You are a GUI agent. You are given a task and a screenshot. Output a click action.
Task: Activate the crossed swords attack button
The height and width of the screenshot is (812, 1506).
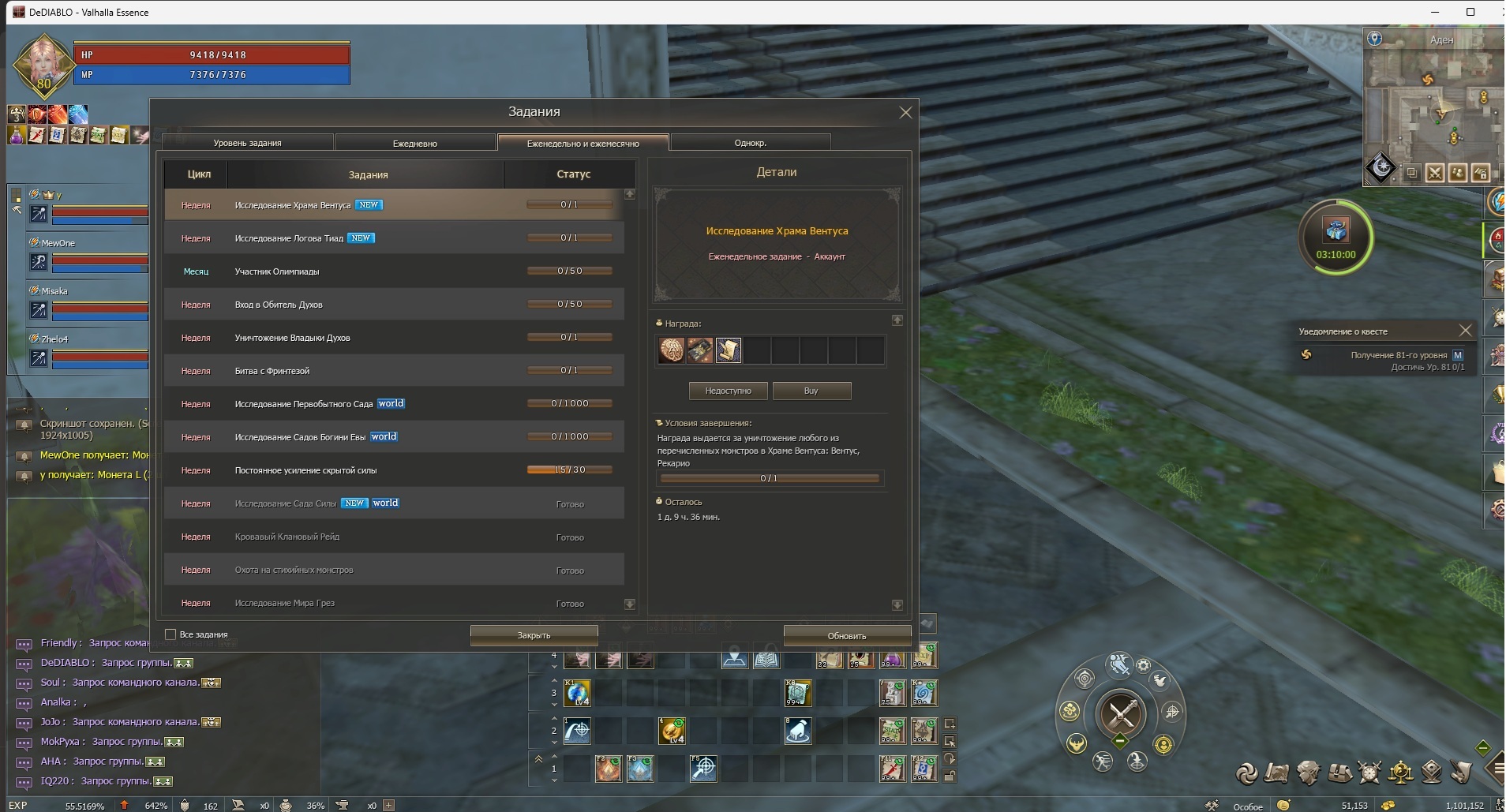(1121, 714)
